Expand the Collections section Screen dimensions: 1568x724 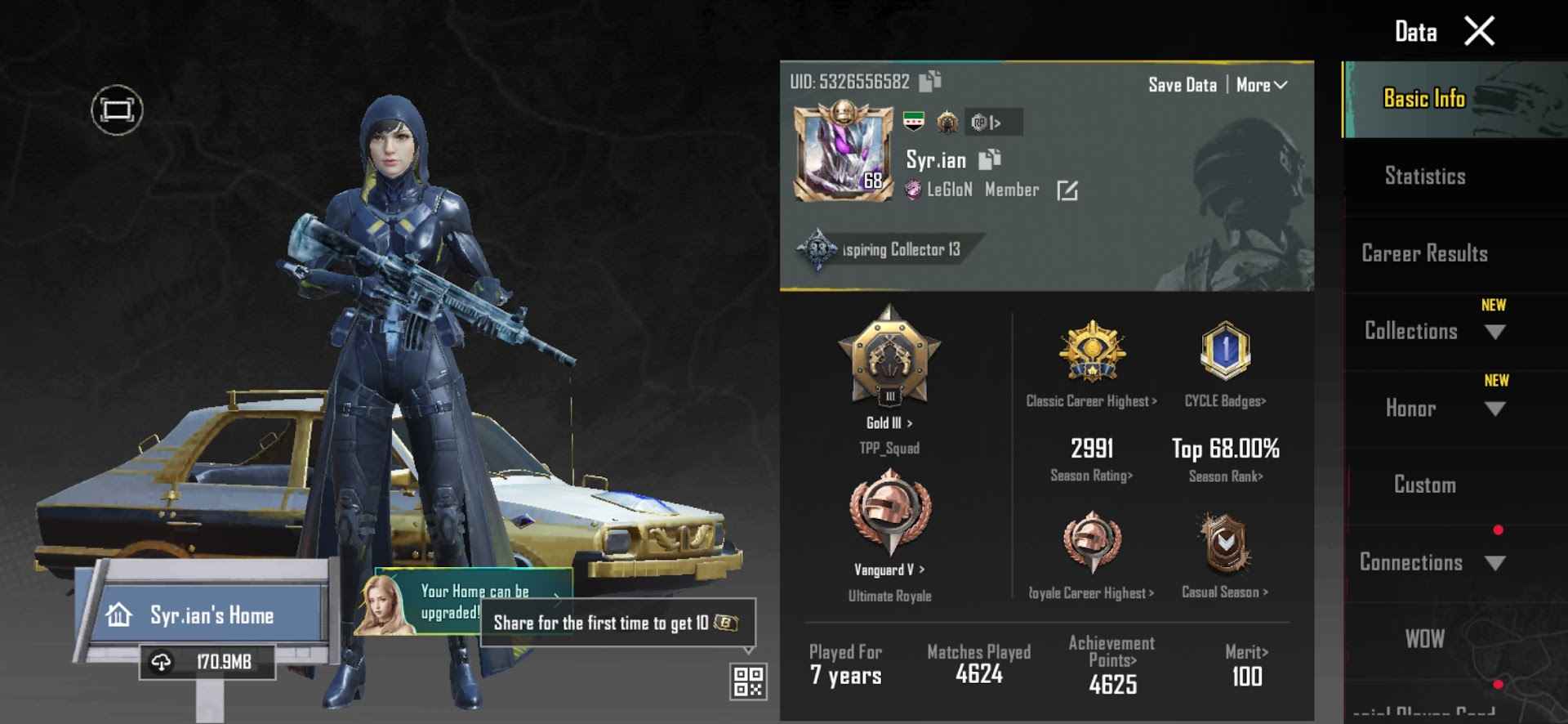[1495, 332]
